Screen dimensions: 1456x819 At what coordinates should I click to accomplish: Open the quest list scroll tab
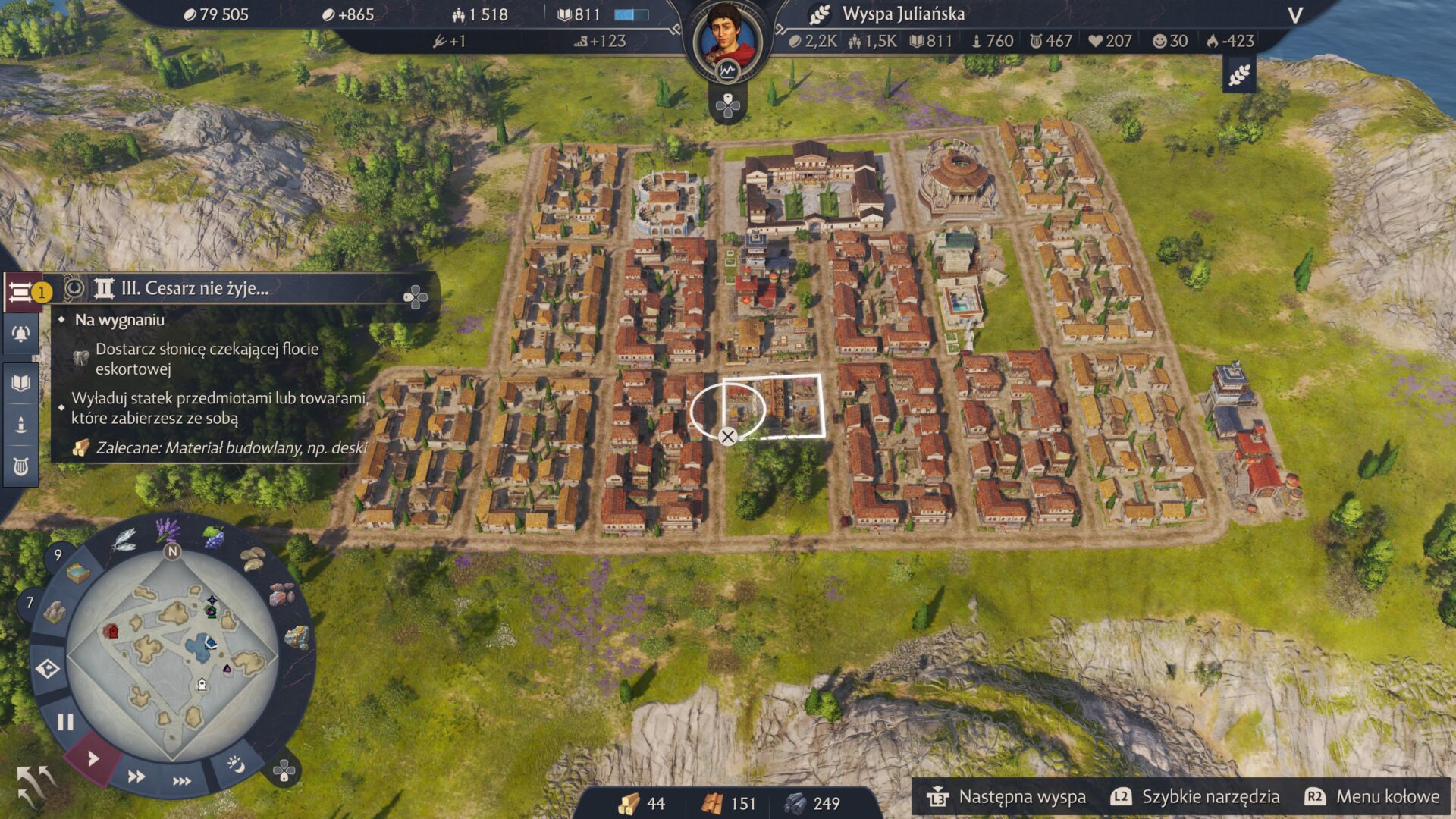21,292
